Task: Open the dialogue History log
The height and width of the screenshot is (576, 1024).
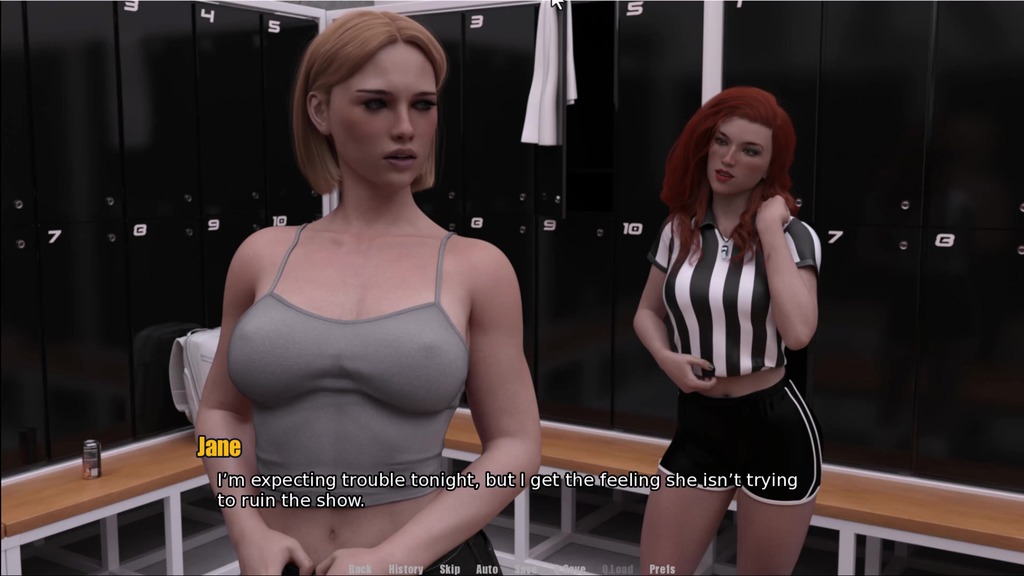Action: click(405, 569)
